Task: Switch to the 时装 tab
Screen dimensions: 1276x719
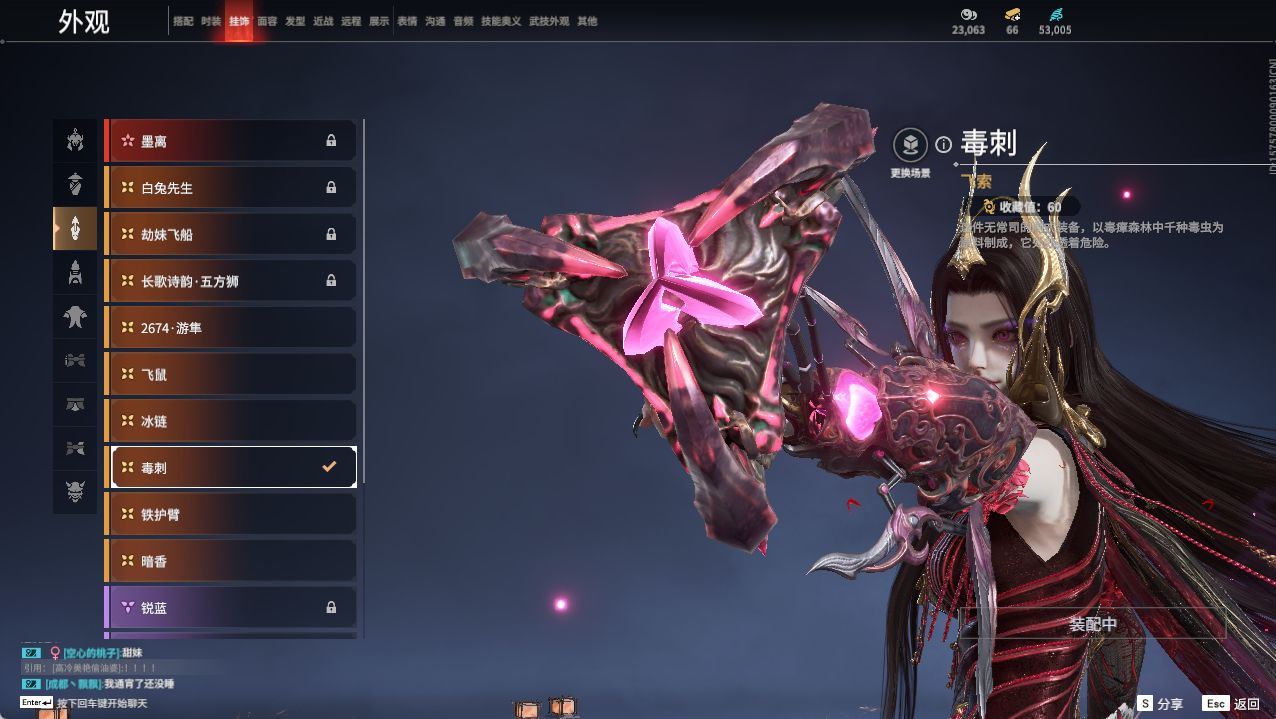Action: coord(211,21)
